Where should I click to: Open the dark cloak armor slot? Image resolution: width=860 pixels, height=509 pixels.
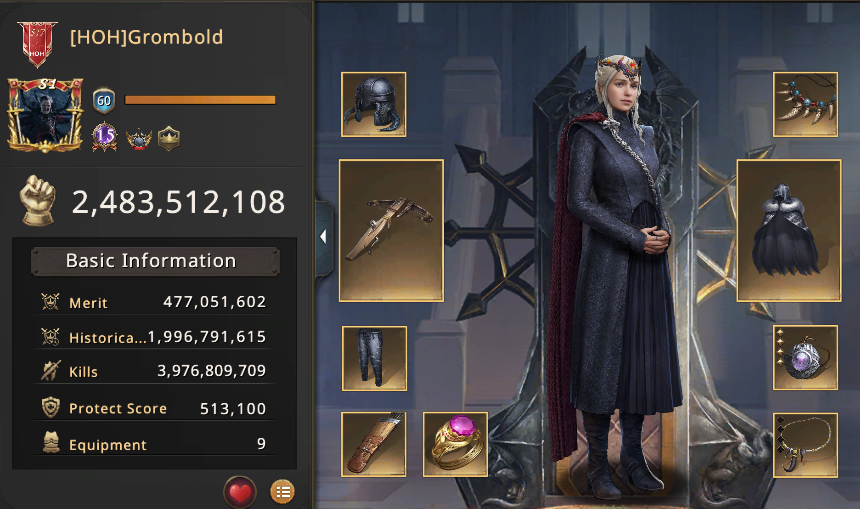pyautogui.click(x=787, y=230)
